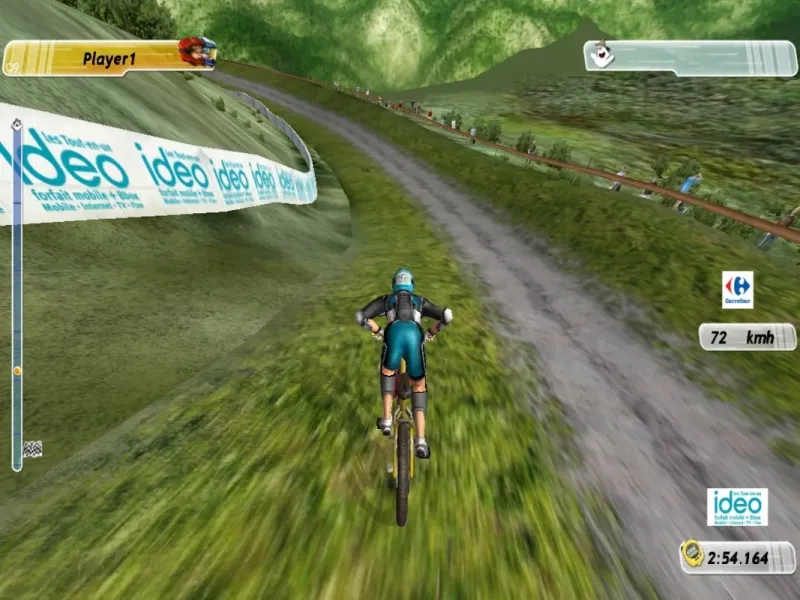Click the Carrefour sponsor logo
This screenshot has width=800, height=600.
click(737, 289)
